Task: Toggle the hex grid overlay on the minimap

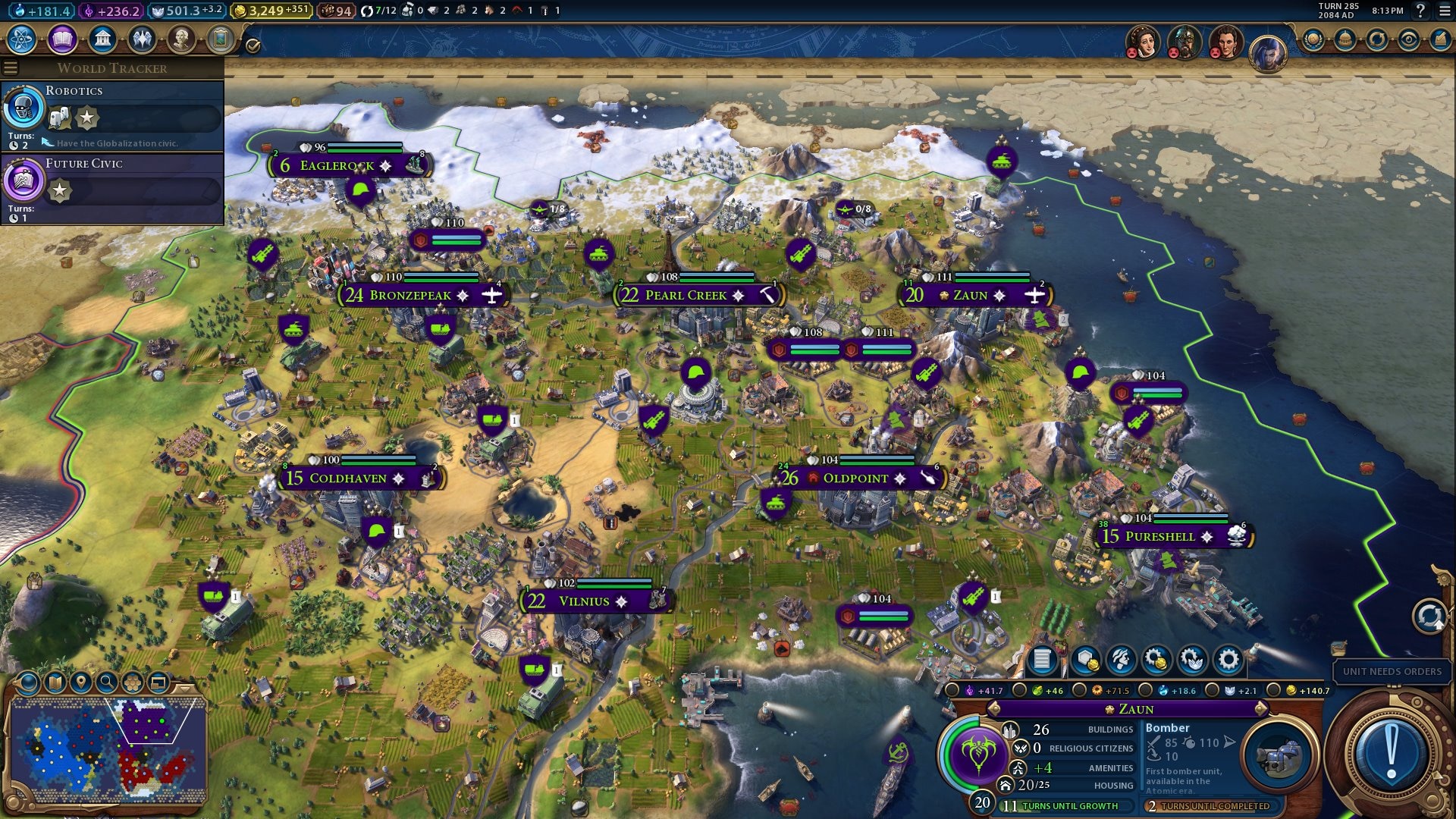Action: pyautogui.click(x=133, y=682)
